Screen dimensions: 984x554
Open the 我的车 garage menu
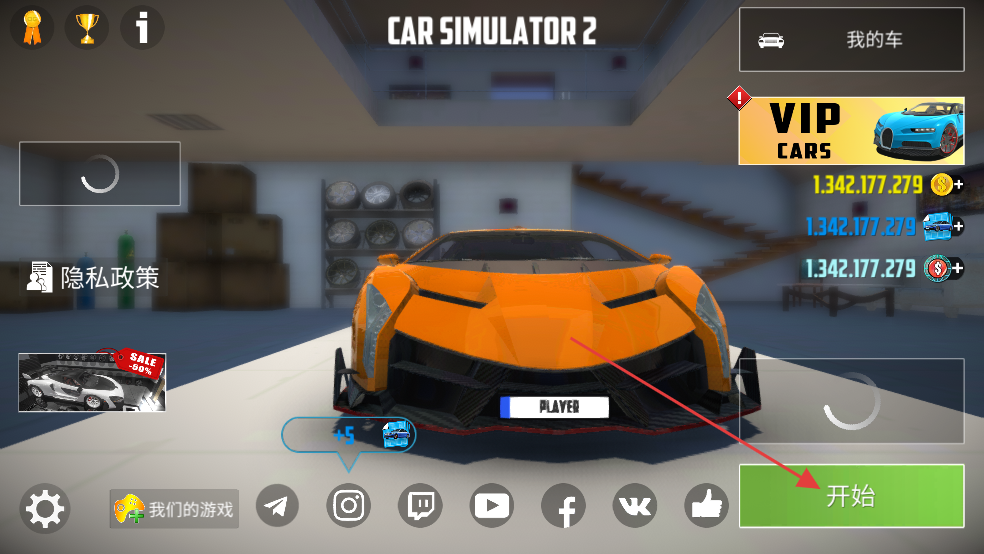click(851, 40)
